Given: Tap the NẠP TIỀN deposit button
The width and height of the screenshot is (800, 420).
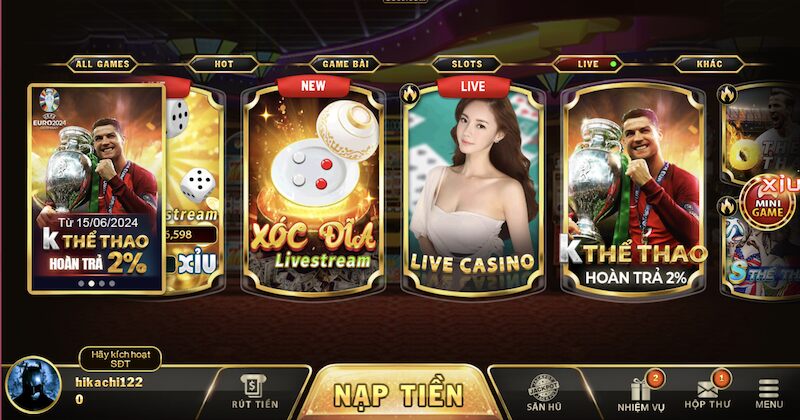Looking at the screenshot, I should coord(398,392).
